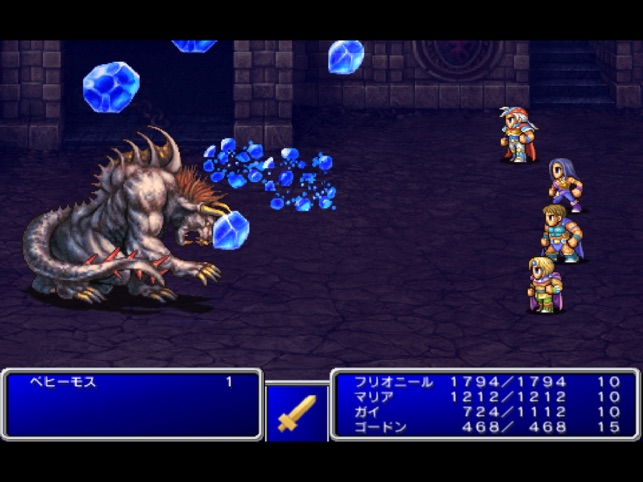Select マリア in the party list
The image size is (643, 482).
click(373, 397)
